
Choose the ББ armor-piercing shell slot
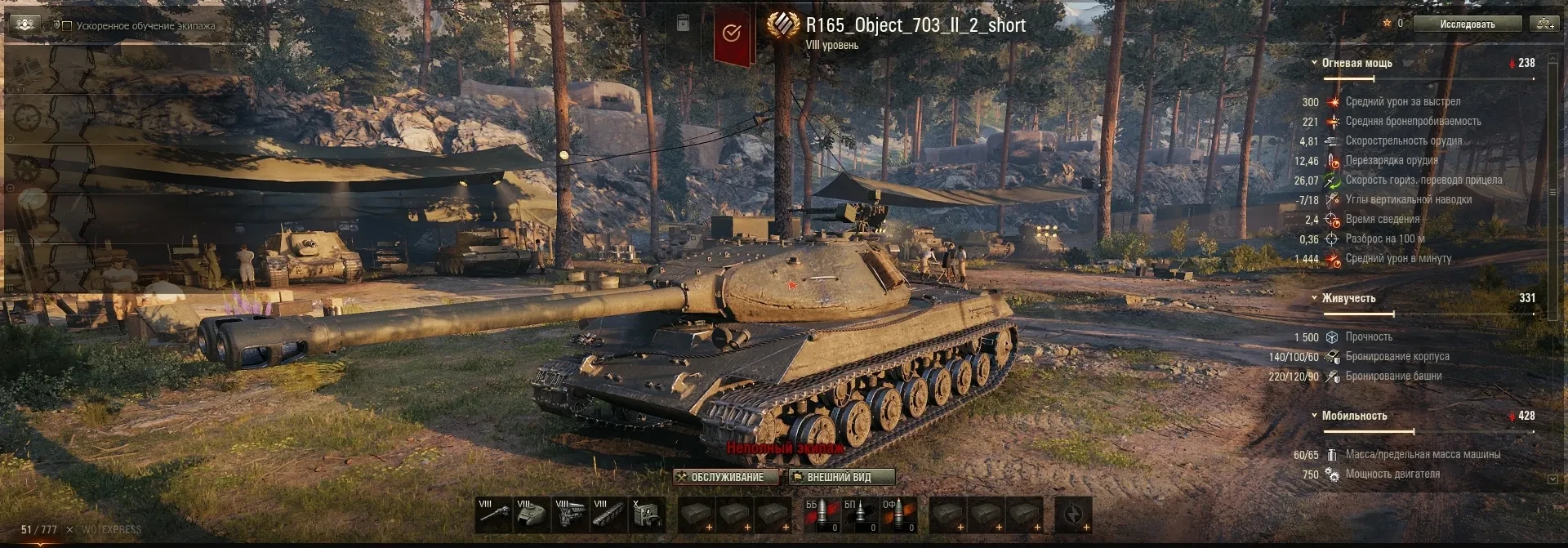[x=822, y=515]
